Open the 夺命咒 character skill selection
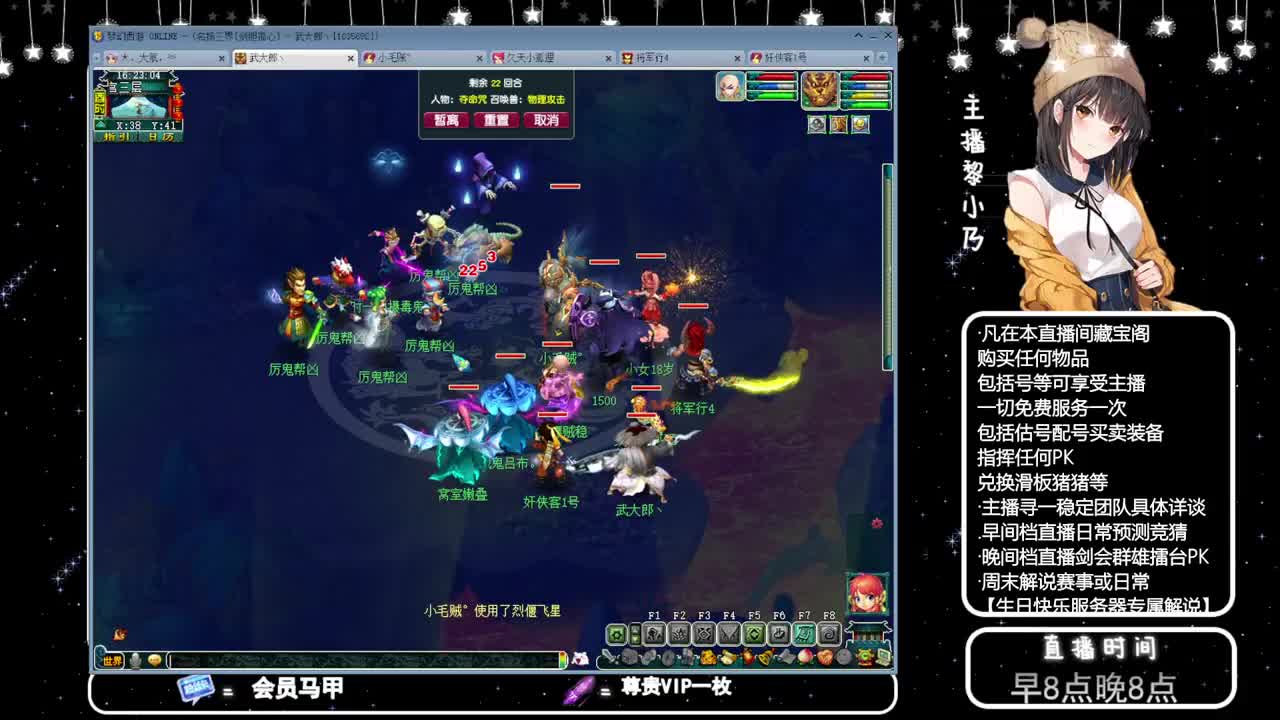1280x720 pixels. (x=473, y=99)
